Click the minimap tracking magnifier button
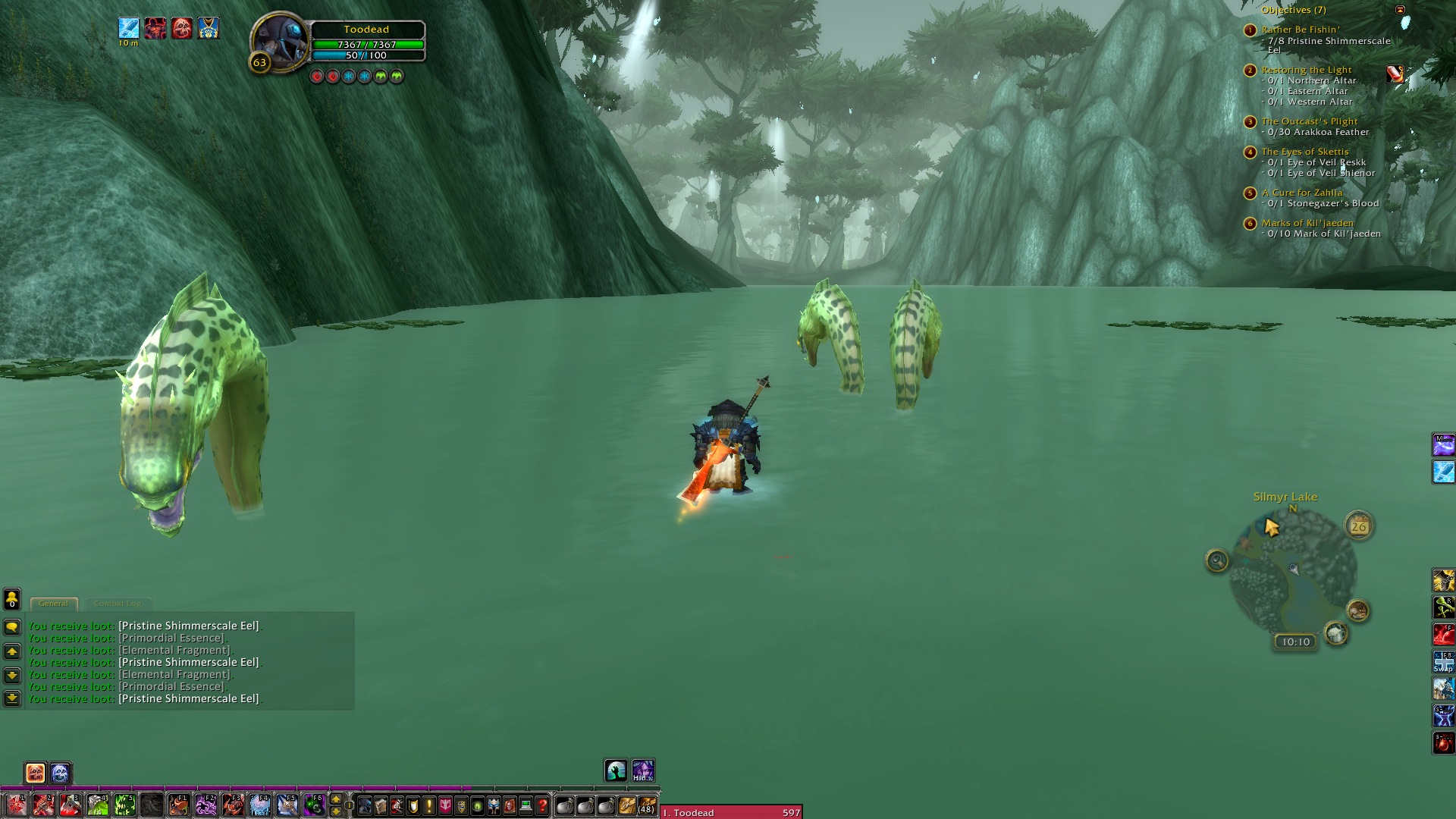Viewport: 1456px width, 819px height. pyautogui.click(x=1217, y=560)
